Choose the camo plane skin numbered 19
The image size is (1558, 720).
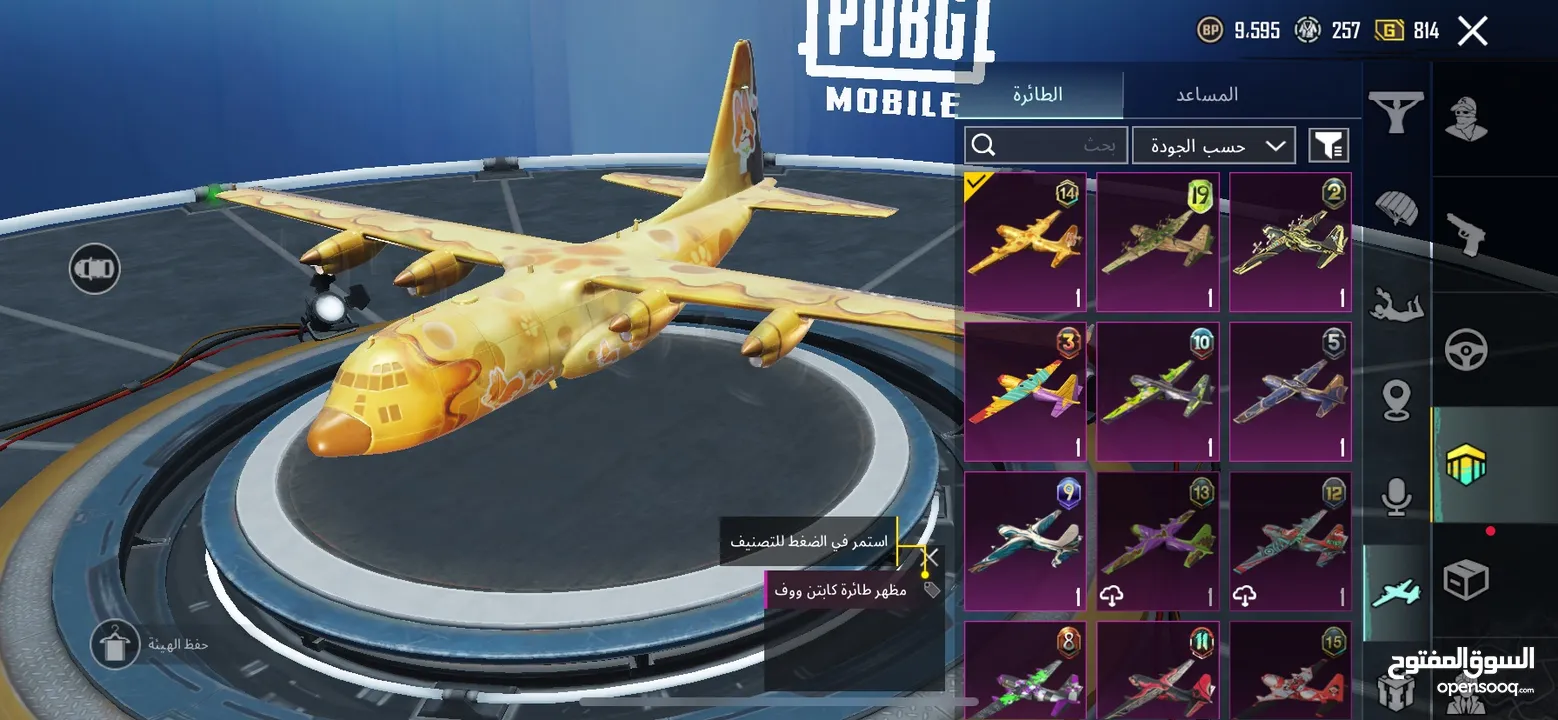pyautogui.click(x=1157, y=242)
